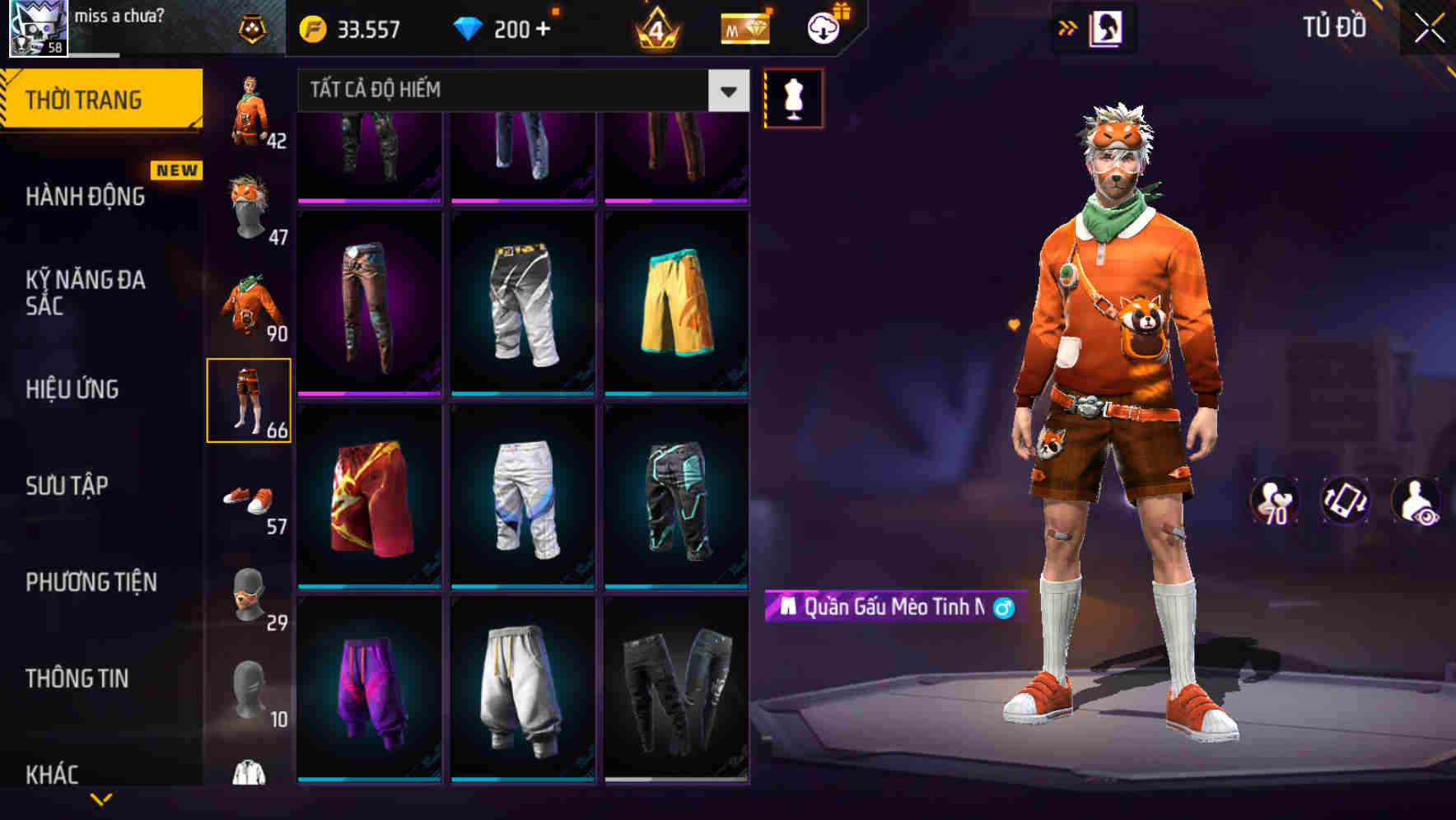This screenshot has width=1456, height=820.
Task: Toggle the character preview eye icon
Action: tap(1416, 501)
